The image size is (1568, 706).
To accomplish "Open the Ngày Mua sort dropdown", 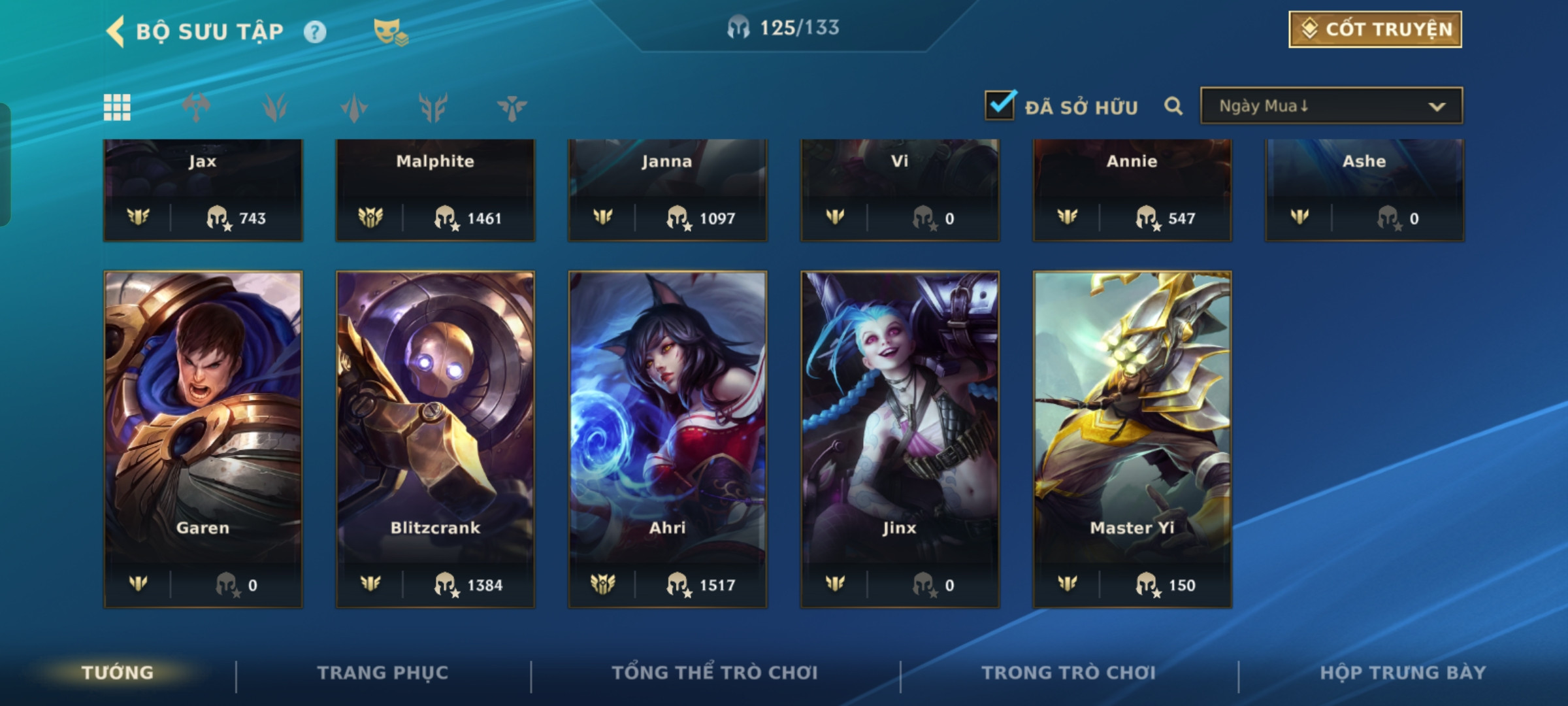I will [1331, 106].
